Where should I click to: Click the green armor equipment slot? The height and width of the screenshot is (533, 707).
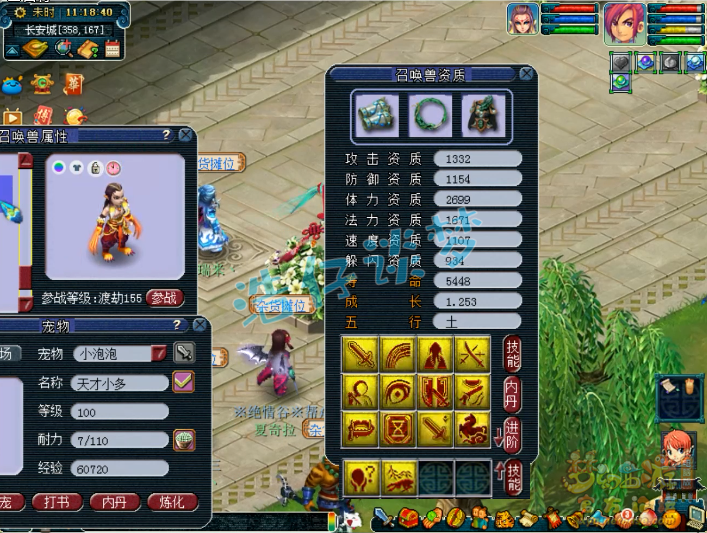(x=481, y=113)
